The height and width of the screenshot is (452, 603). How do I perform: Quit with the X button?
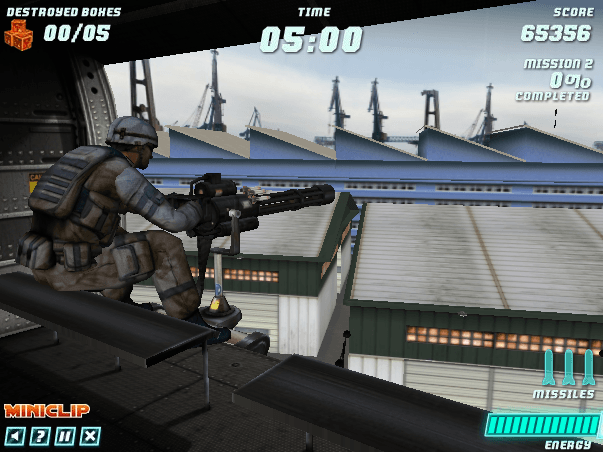click(x=90, y=435)
